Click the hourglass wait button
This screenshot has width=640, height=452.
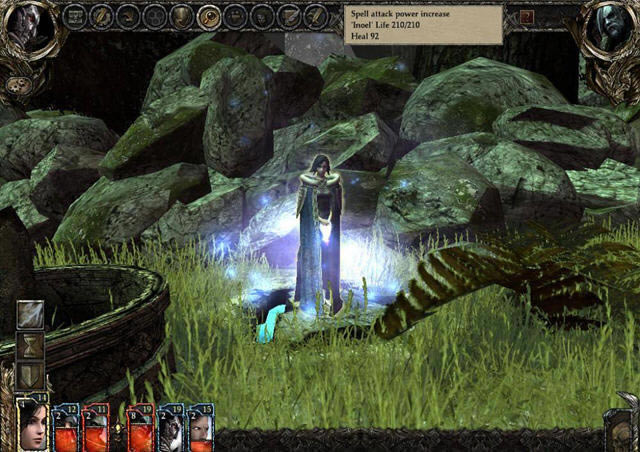point(30,346)
